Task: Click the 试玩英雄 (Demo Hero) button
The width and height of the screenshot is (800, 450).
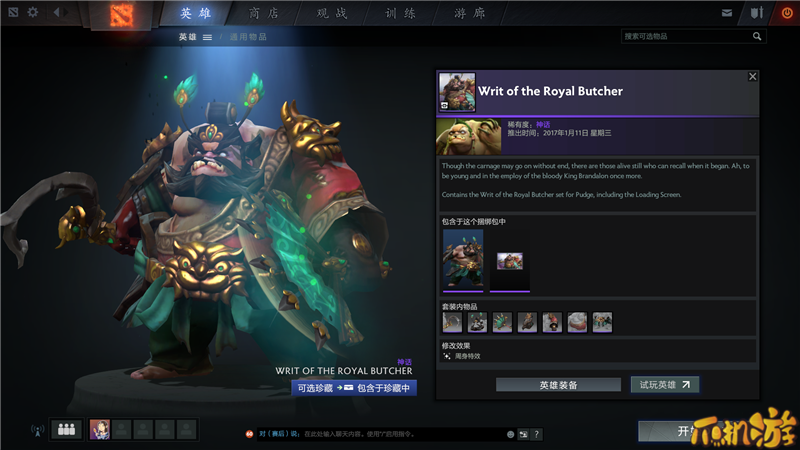Action: pos(664,384)
